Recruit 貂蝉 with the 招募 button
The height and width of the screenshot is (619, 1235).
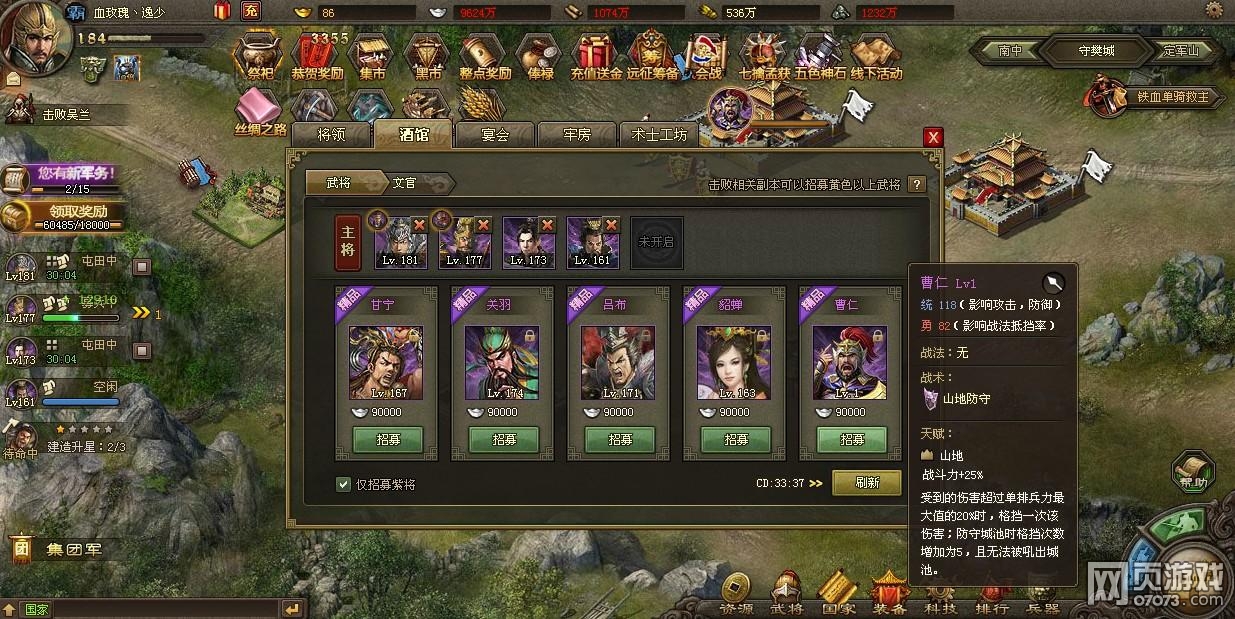click(x=735, y=439)
